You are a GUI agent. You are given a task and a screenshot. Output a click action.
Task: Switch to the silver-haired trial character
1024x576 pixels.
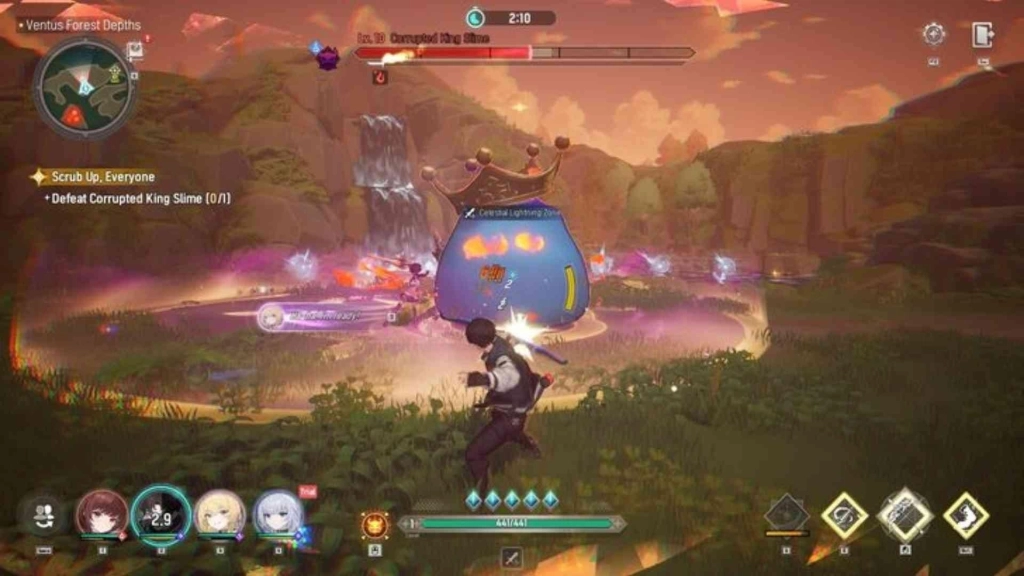tap(278, 514)
